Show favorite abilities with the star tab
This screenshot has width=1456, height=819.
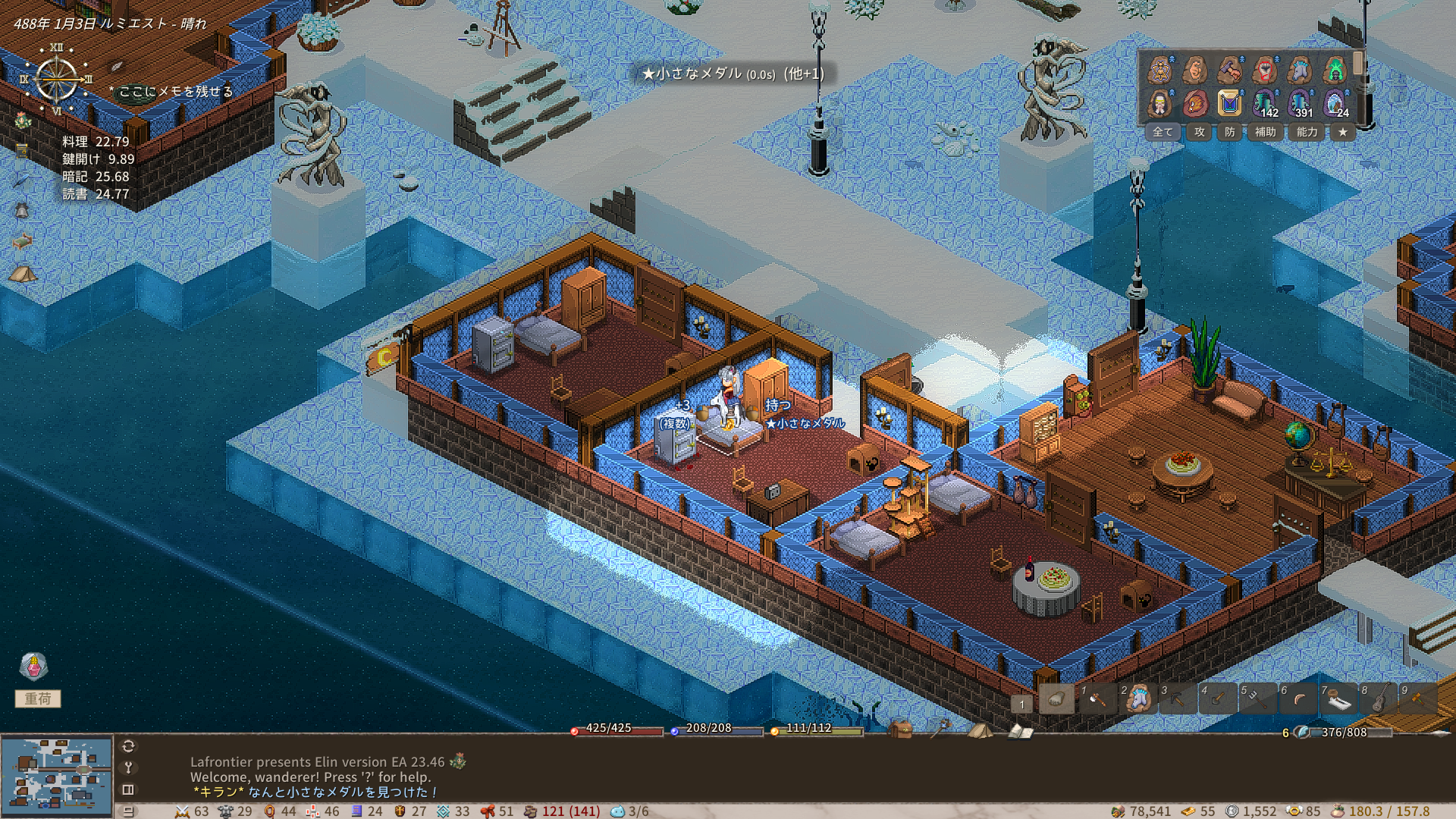1343,132
